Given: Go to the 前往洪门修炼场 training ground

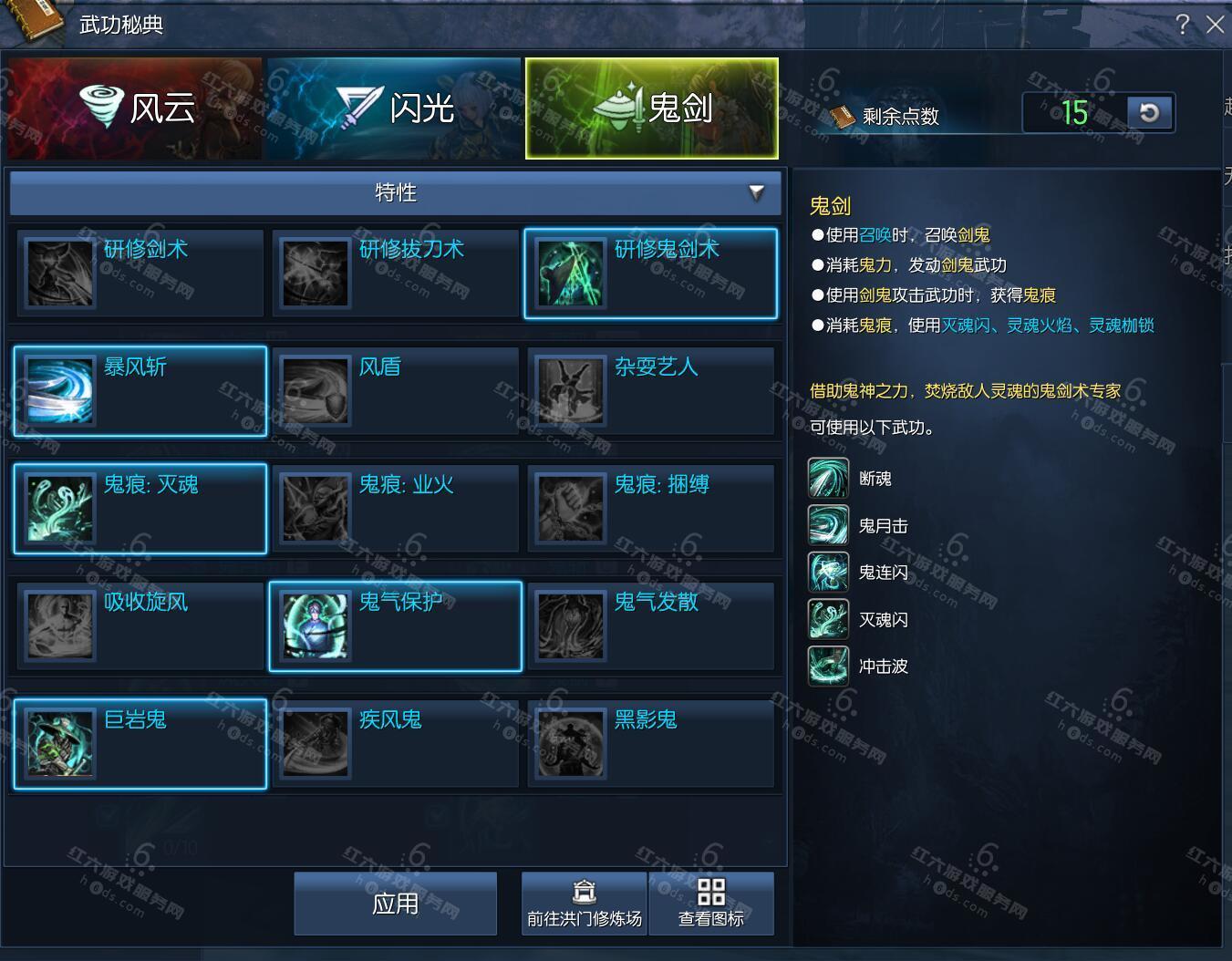Looking at the screenshot, I should pyautogui.click(x=584, y=904).
